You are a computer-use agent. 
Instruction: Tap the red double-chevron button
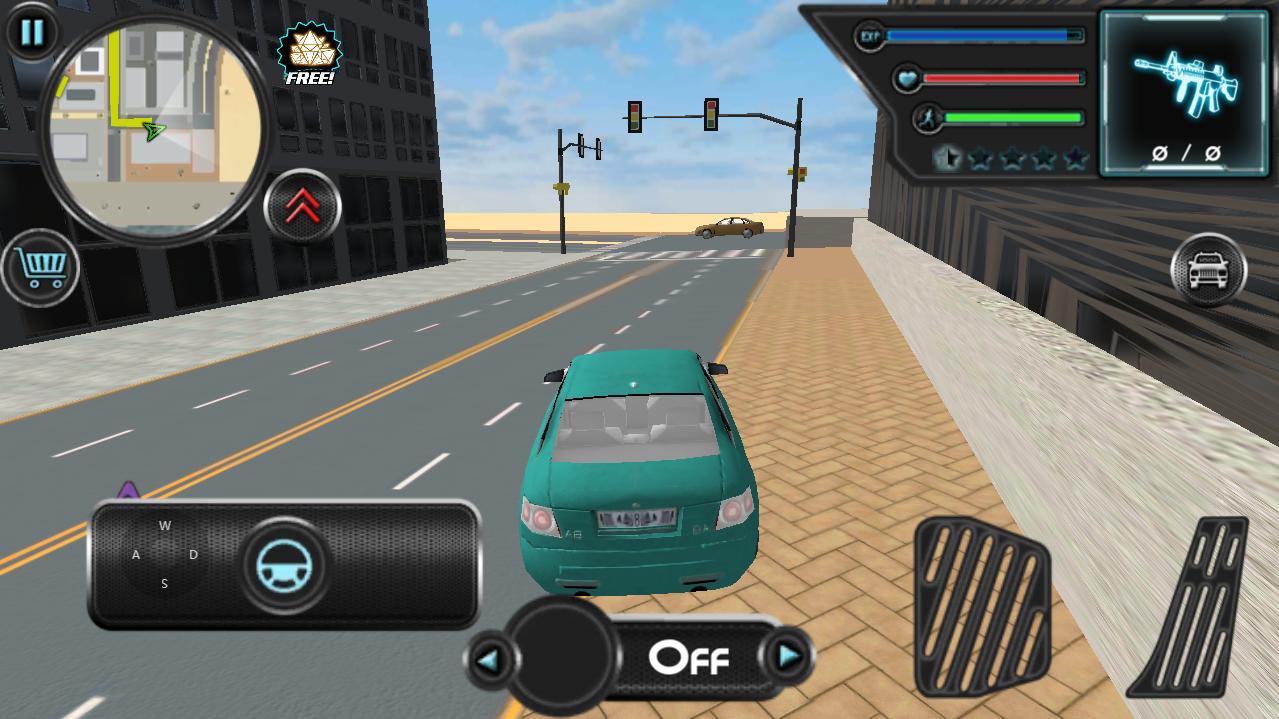click(302, 207)
